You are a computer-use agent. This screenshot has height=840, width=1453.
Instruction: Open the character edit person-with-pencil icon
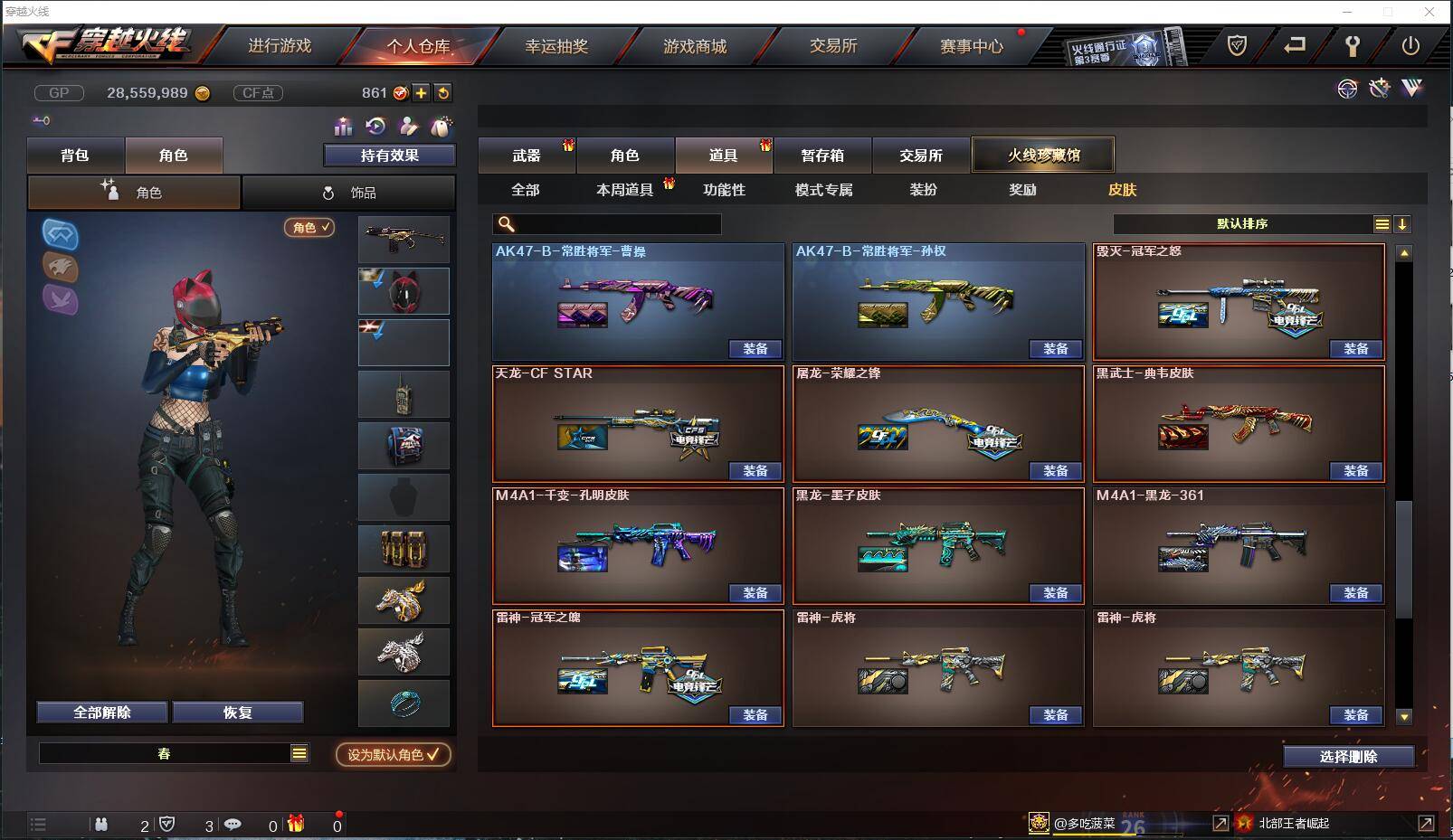coord(407,127)
